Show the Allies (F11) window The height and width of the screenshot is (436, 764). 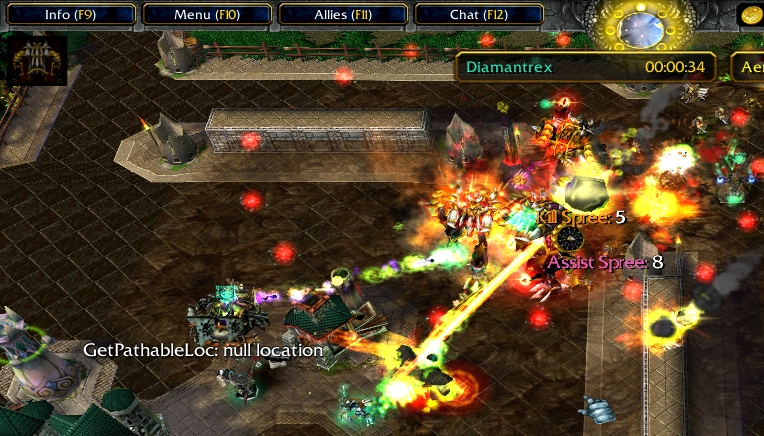[342, 14]
